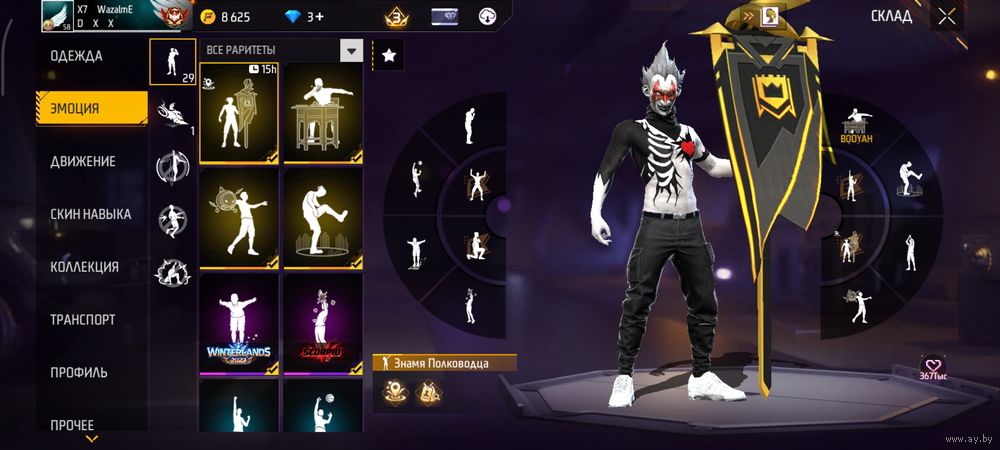Select the Эмоция tab
Viewport: 1000px width, 450px height.
tap(76, 108)
